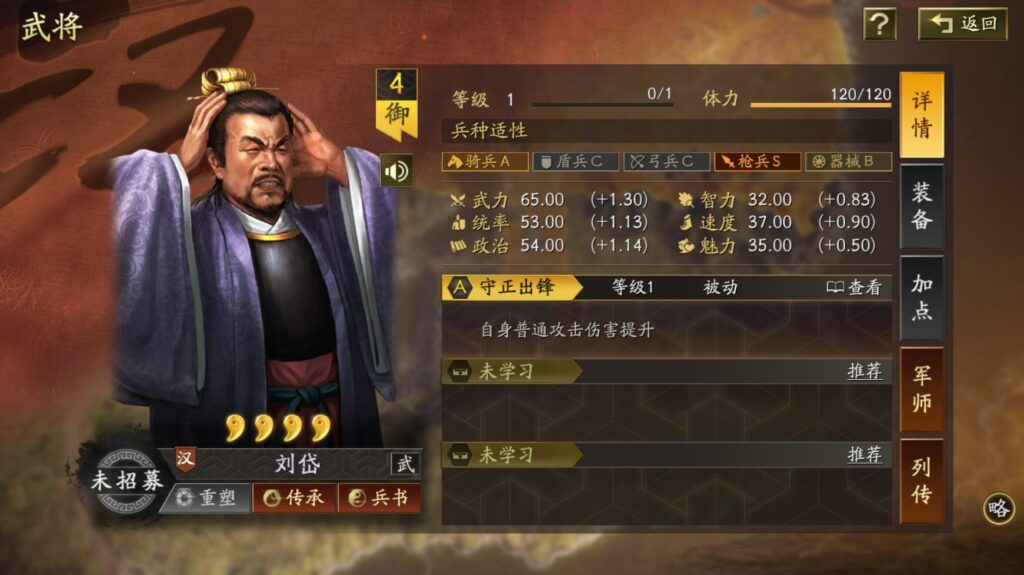The image size is (1024, 575).
Task: View details of skill 守正出锋 via 查看
Action: 854,288
